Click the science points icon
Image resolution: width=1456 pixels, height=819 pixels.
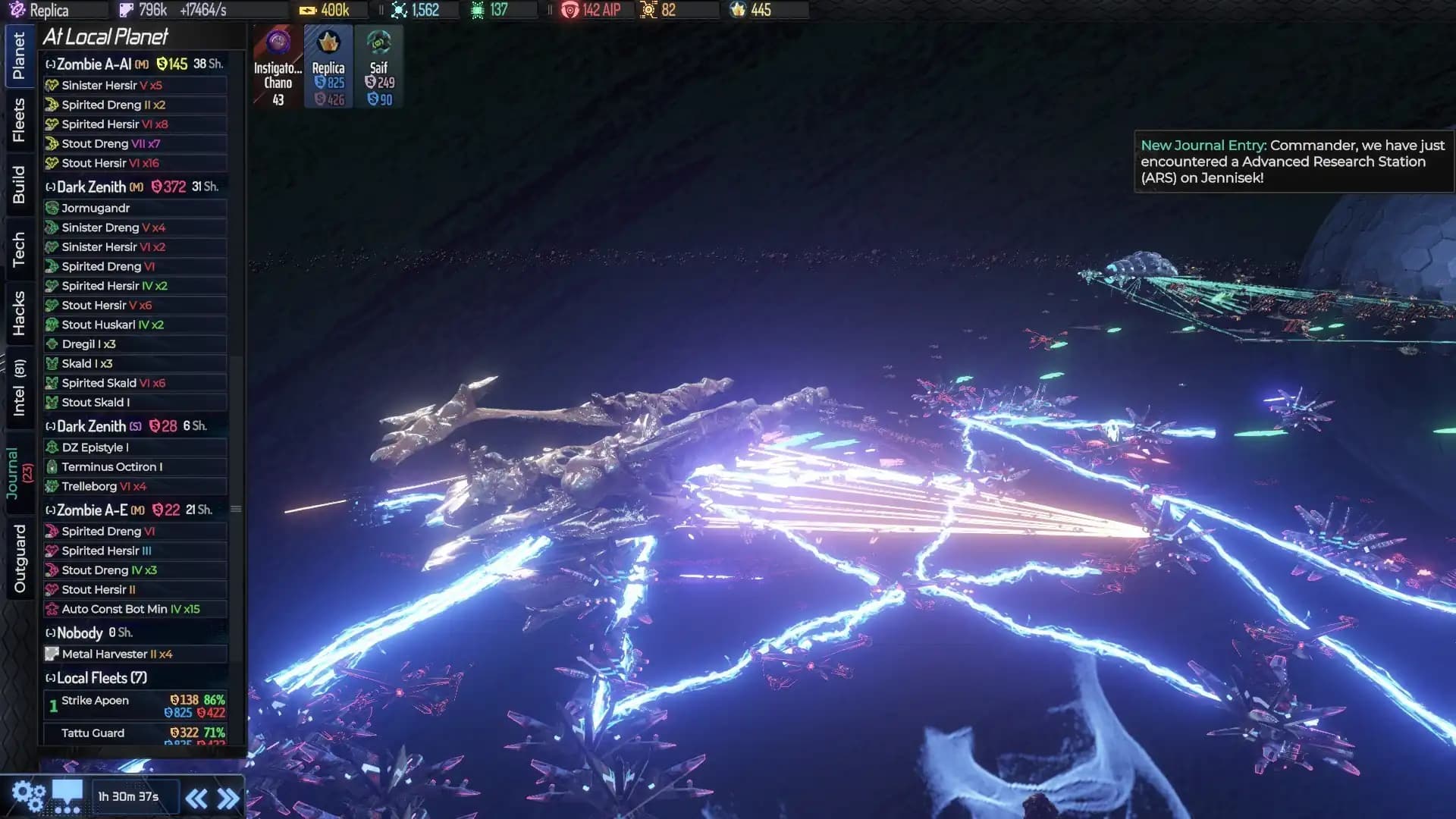(x=400, y=10)
